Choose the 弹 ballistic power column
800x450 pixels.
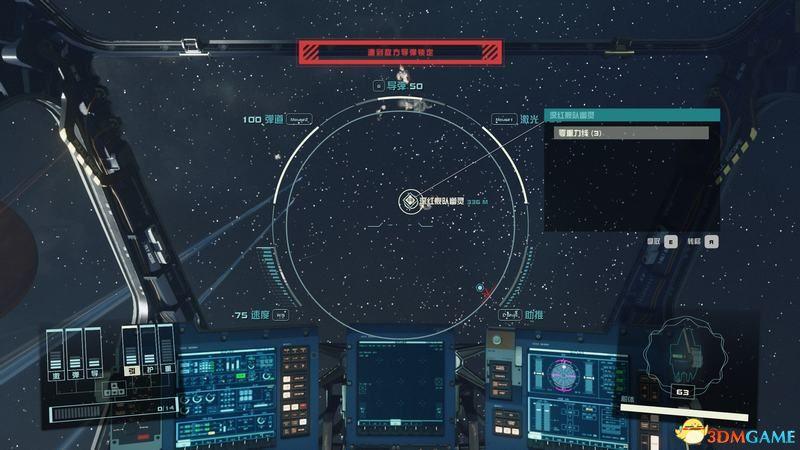pyautogui.click(x=72, y=352)
